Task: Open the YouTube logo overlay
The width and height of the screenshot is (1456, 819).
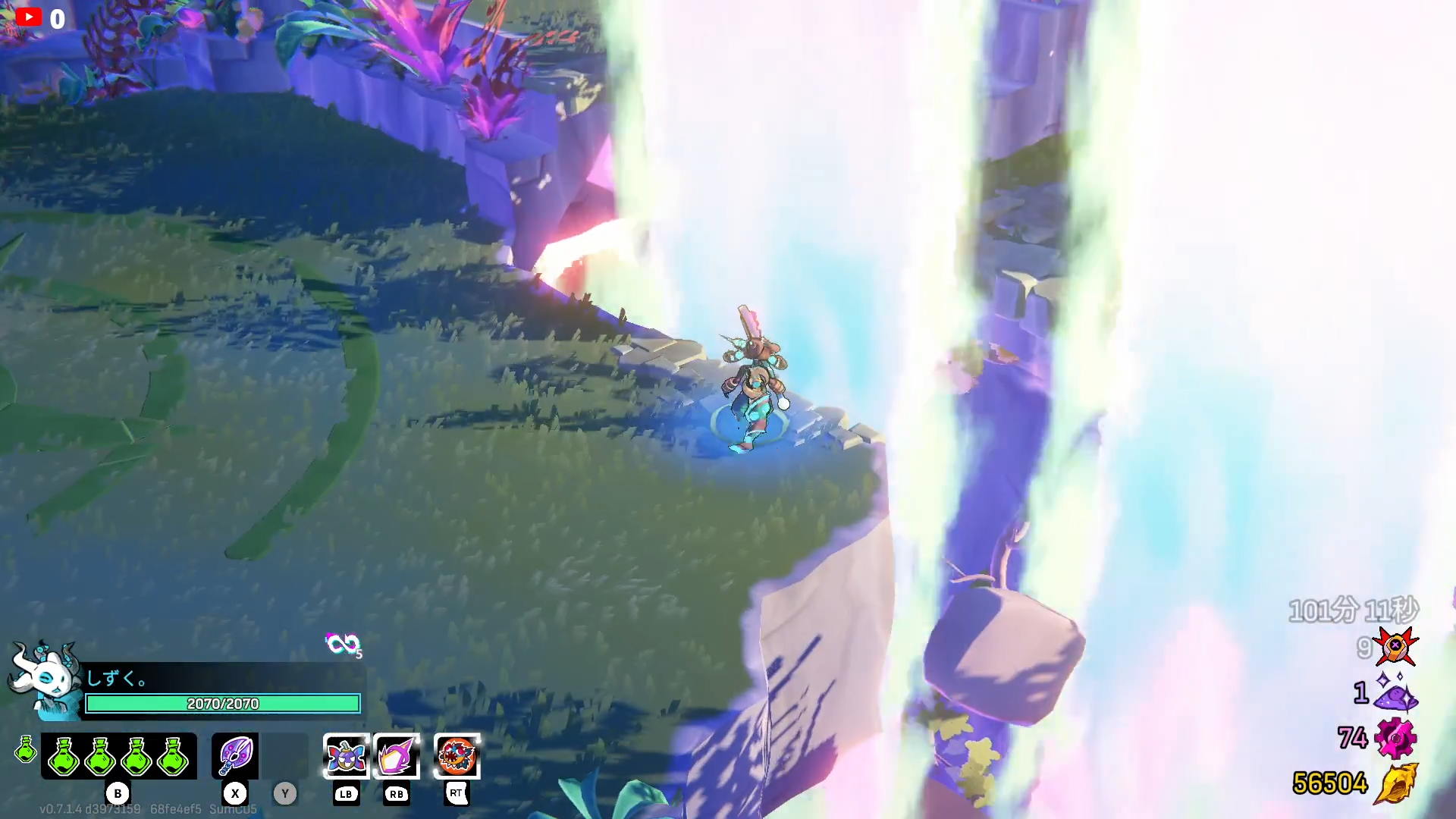Action: pos(29,17)
